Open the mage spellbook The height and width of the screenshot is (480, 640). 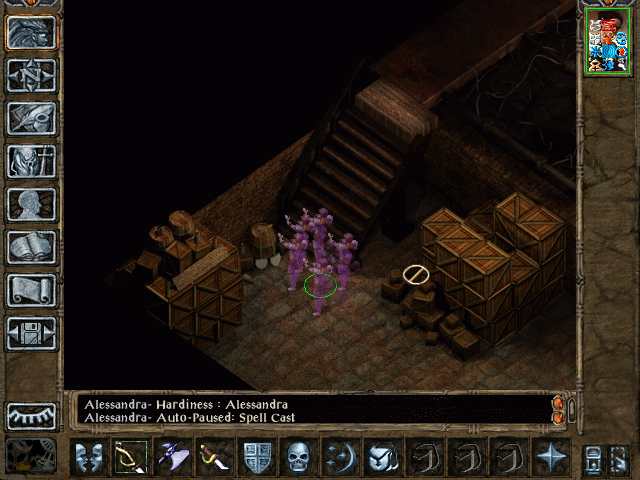[32, 247]
